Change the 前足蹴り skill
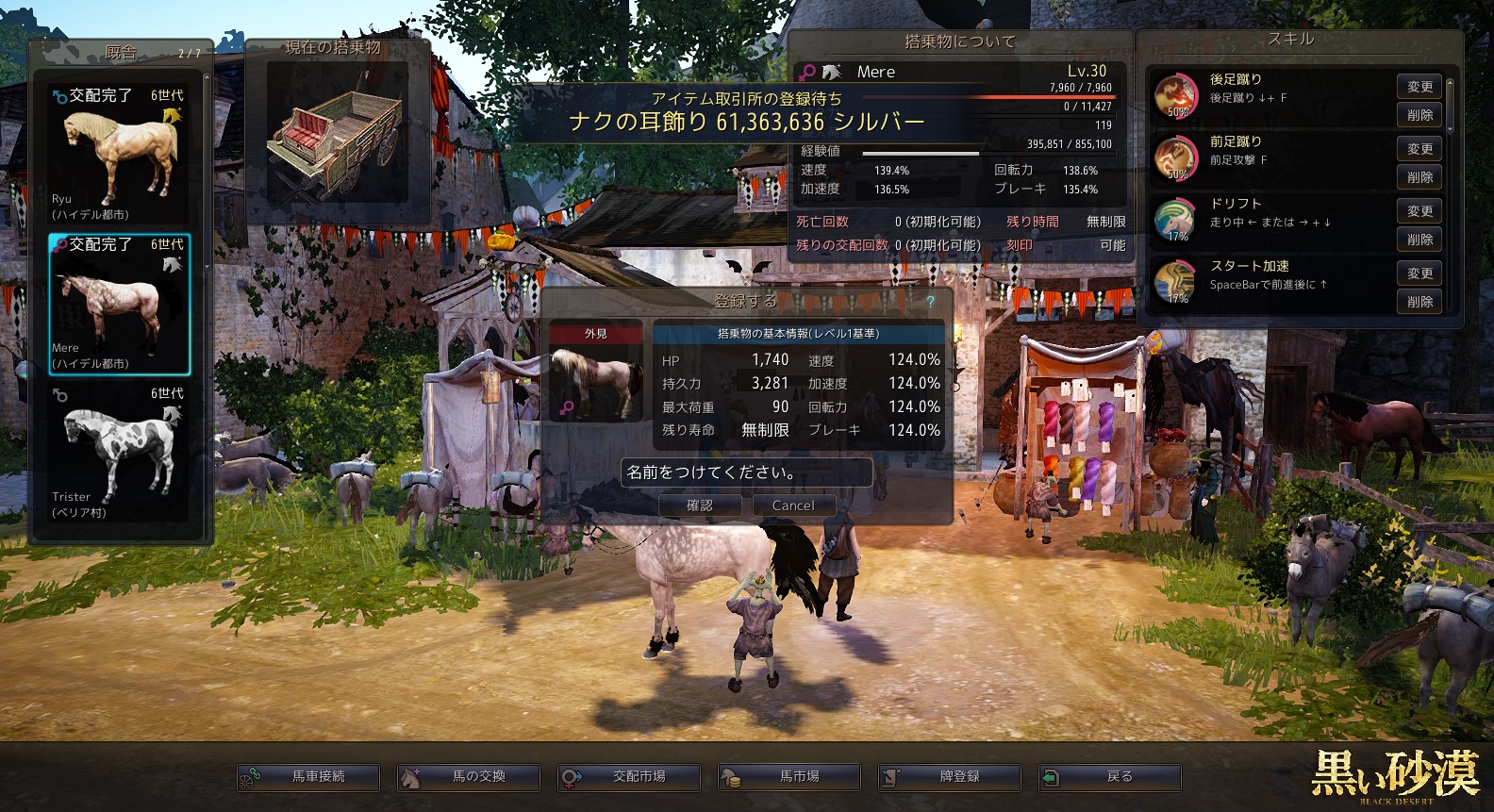Image resolution: width=1494 pixels, height=812 pixels. (x=1419, y=149)
